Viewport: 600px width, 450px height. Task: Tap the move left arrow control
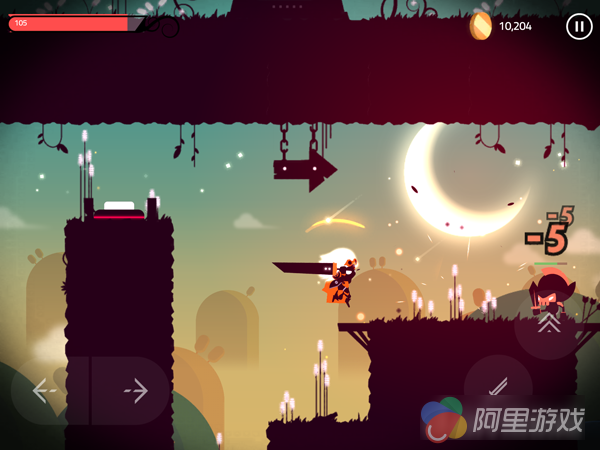(45, 390)
